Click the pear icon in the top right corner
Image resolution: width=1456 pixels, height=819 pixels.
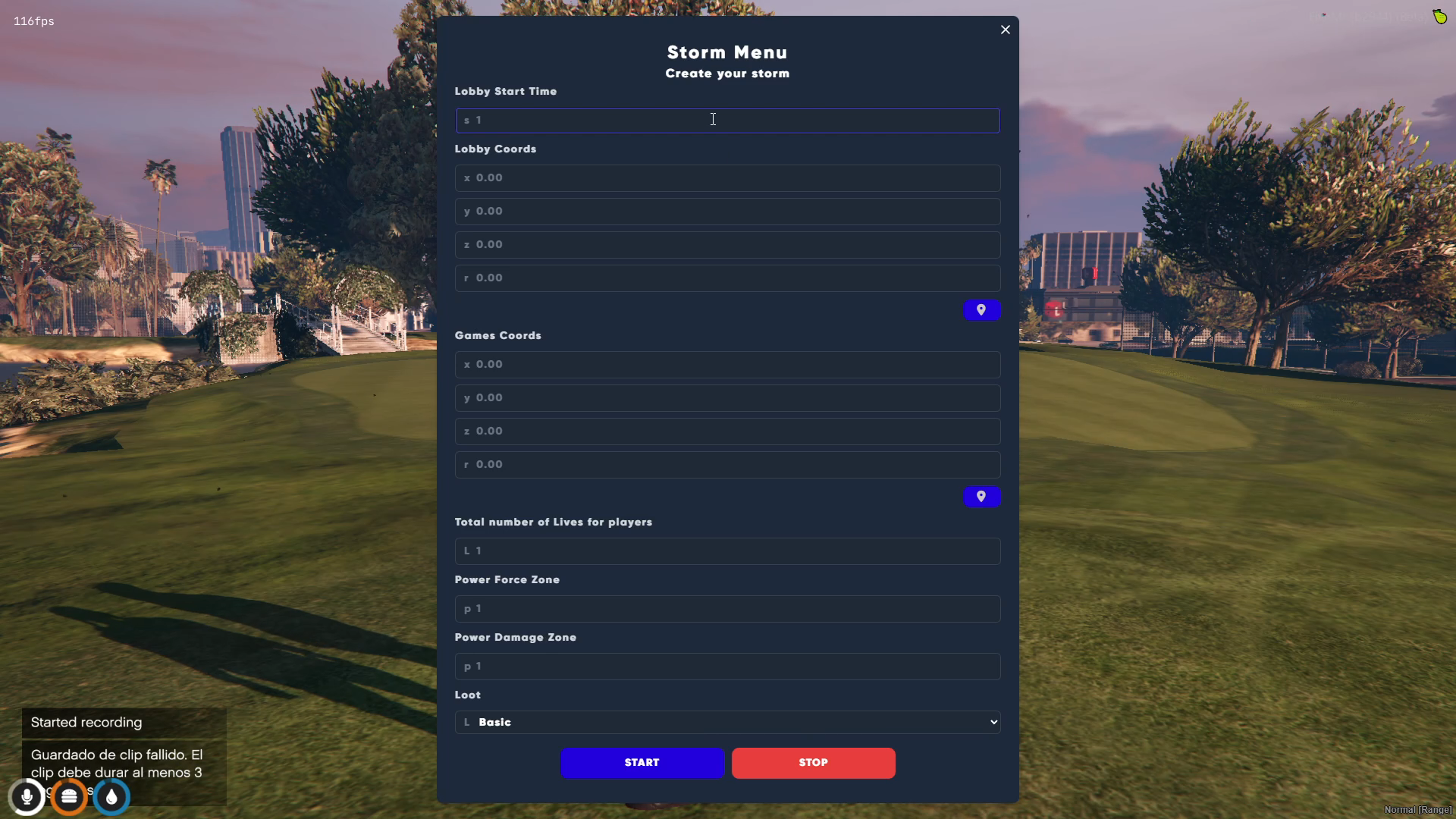[1439, 16]
